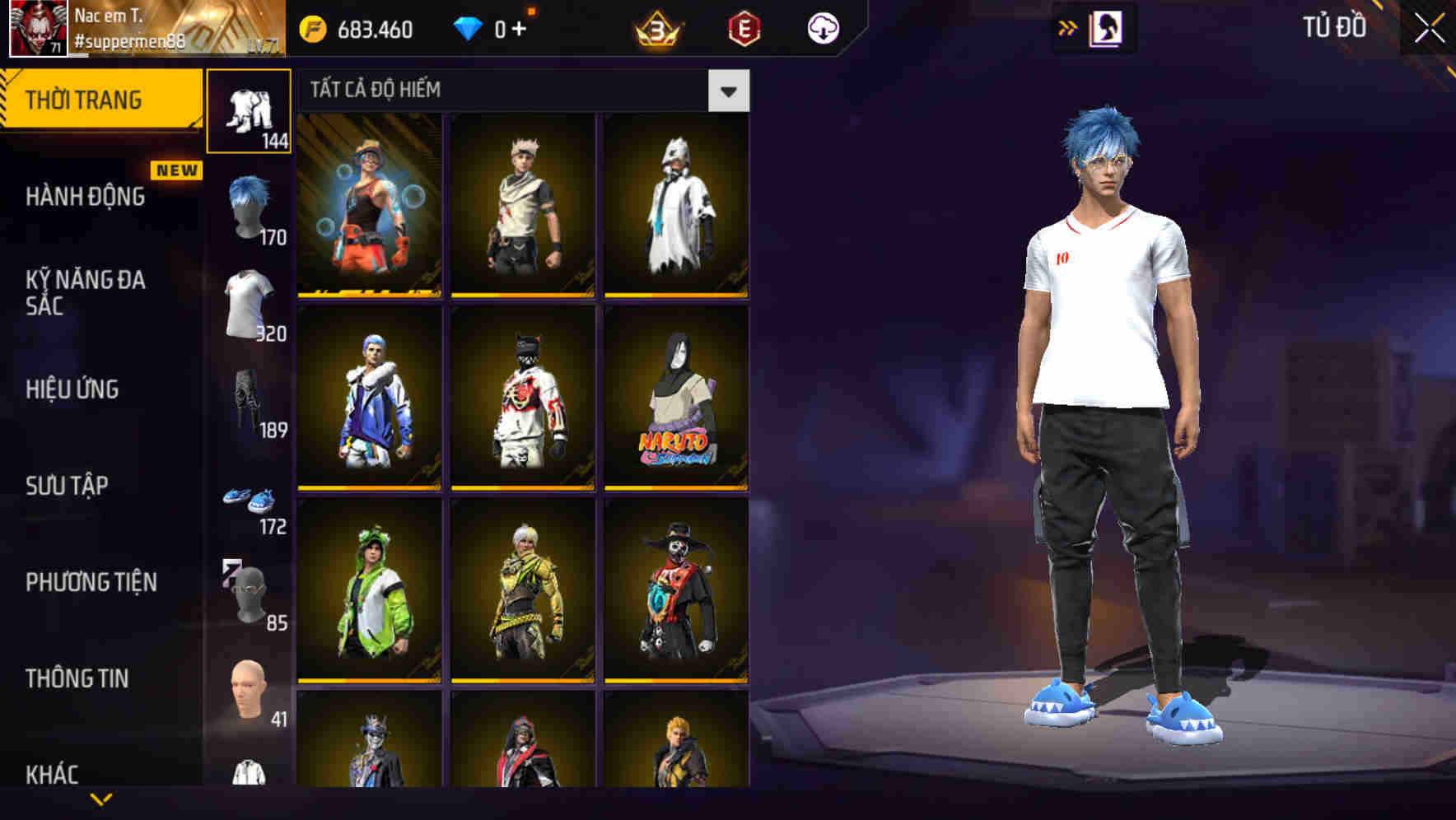Switch to the HÀNH ĐỘNG tab
Image resolution: width=1456 pixels, height=820 pixels.
86,197
